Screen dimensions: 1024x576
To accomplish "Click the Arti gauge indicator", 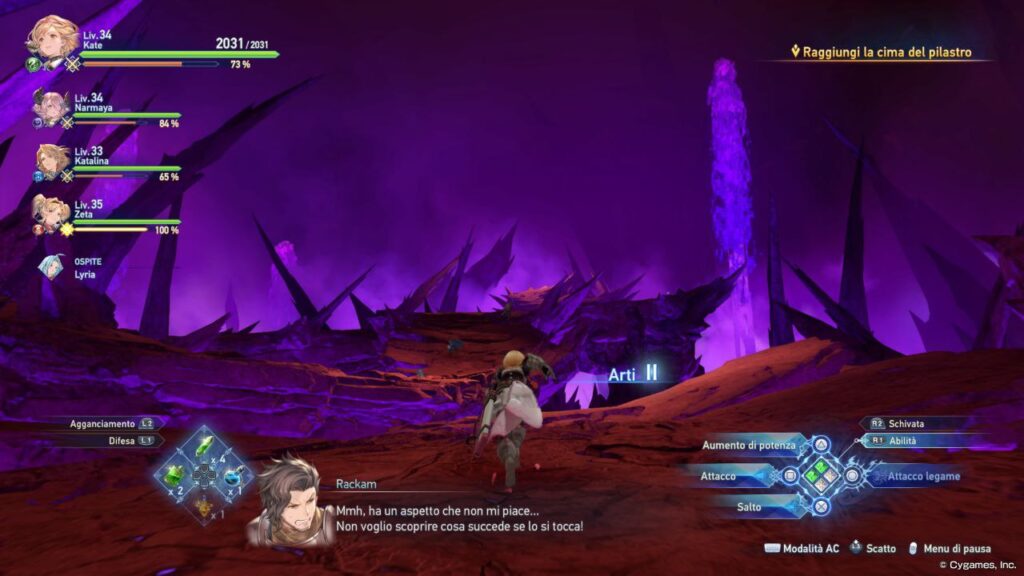I will (634, 374).
